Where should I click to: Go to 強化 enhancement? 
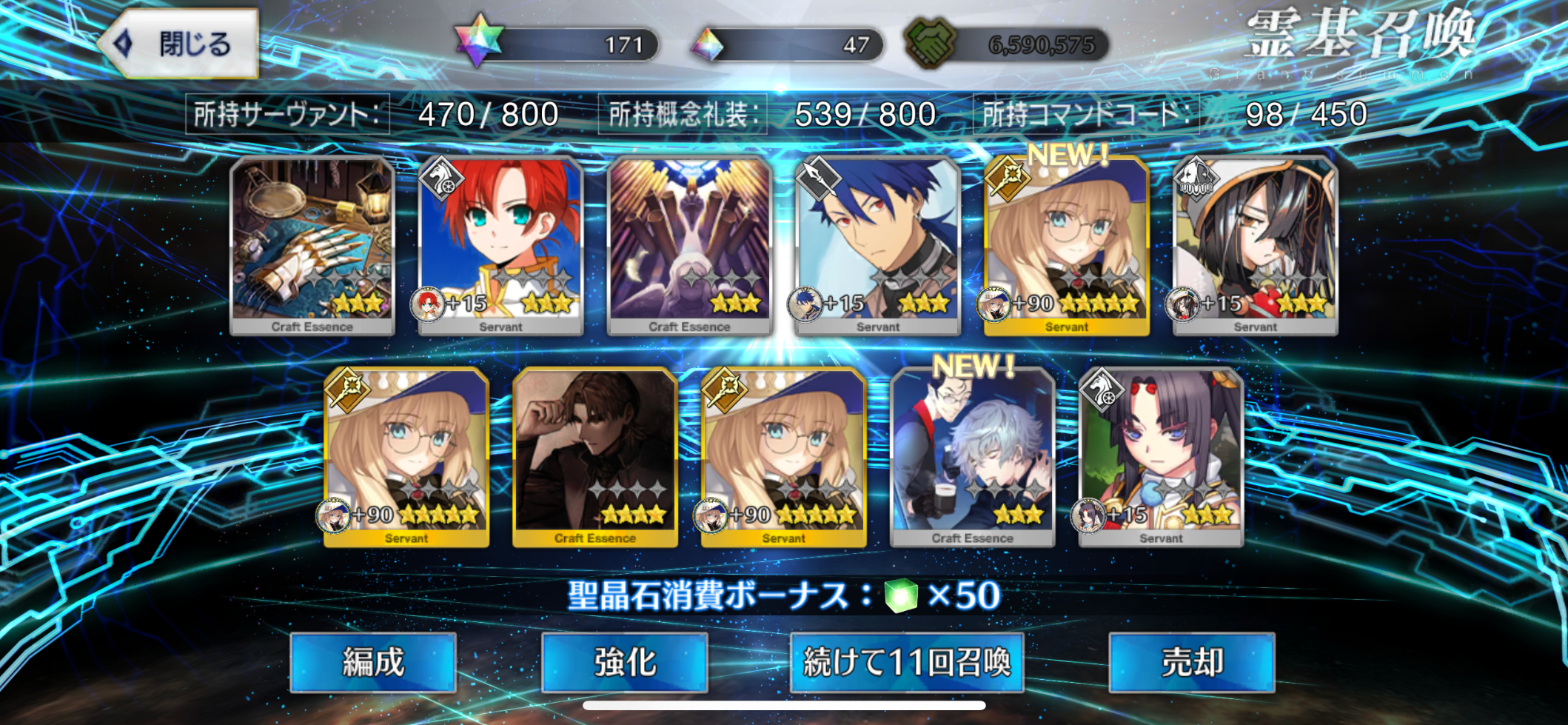pos(625,662)
